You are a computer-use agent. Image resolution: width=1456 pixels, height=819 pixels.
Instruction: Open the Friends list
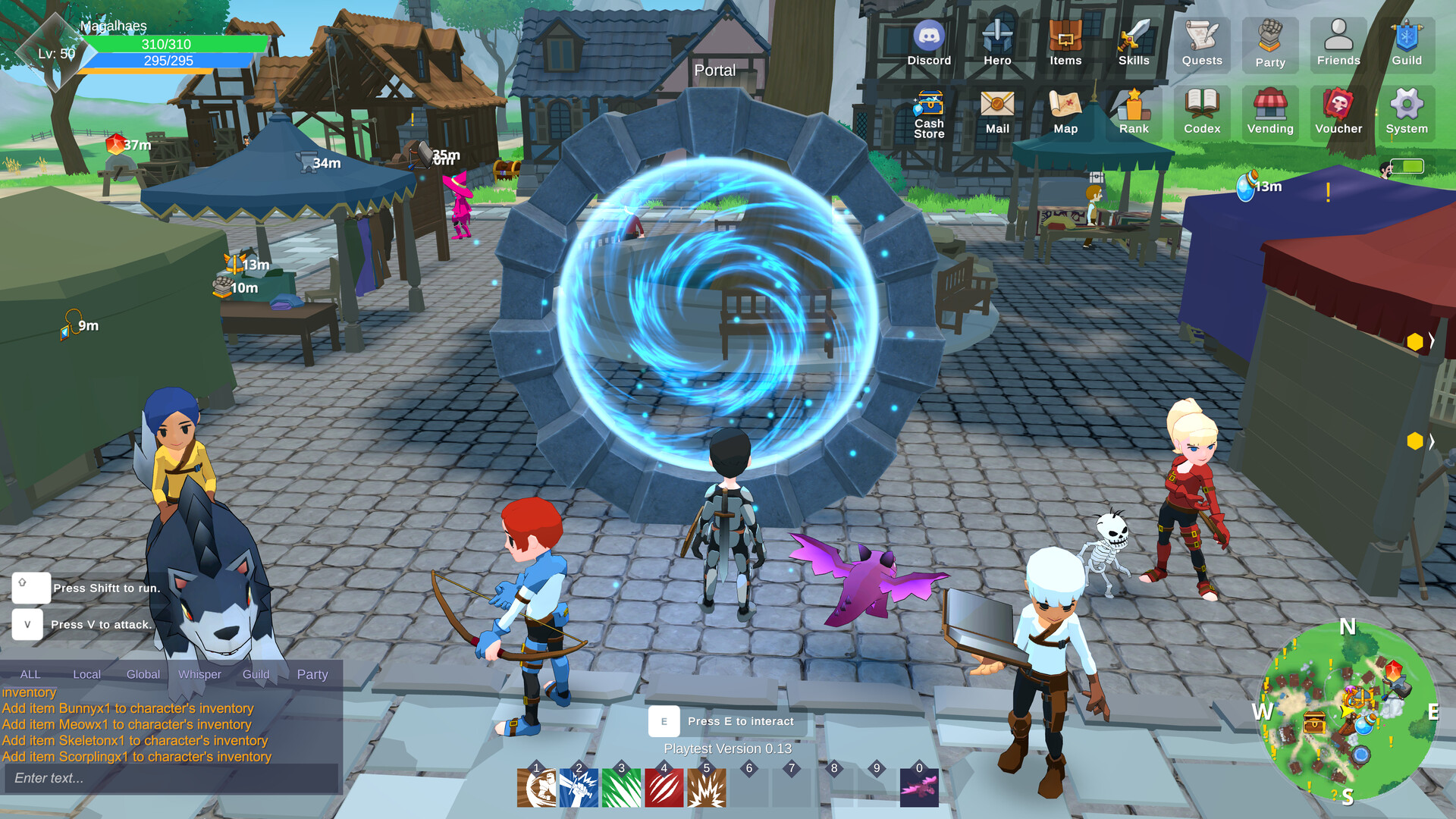click(x=1338, y=43)
